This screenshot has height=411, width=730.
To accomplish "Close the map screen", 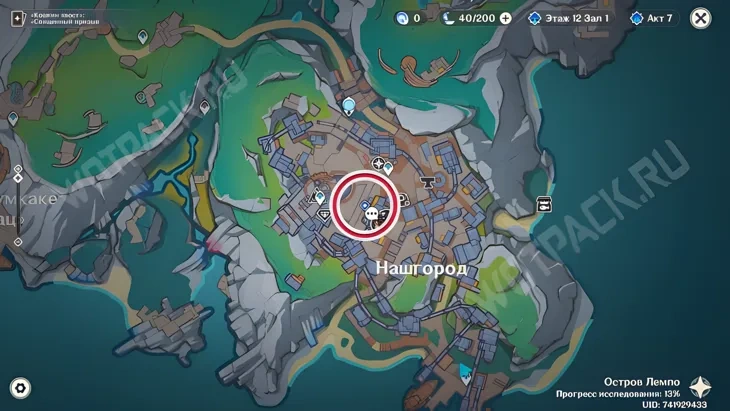I will [701, 18].
